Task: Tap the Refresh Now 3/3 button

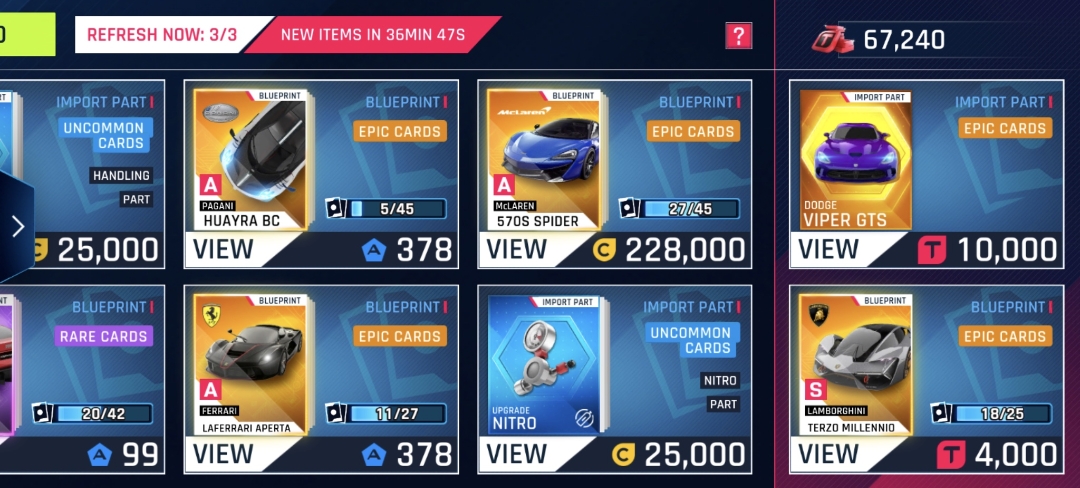Action: (162, 35)
